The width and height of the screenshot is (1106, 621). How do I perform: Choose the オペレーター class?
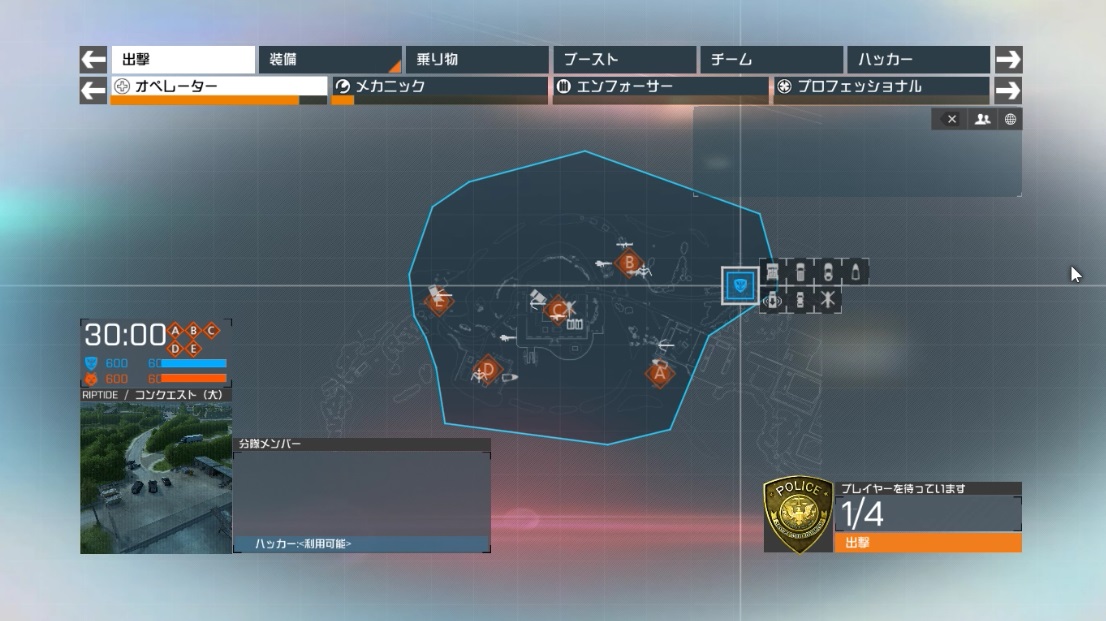pyautogui.click(x=219, y=87)
